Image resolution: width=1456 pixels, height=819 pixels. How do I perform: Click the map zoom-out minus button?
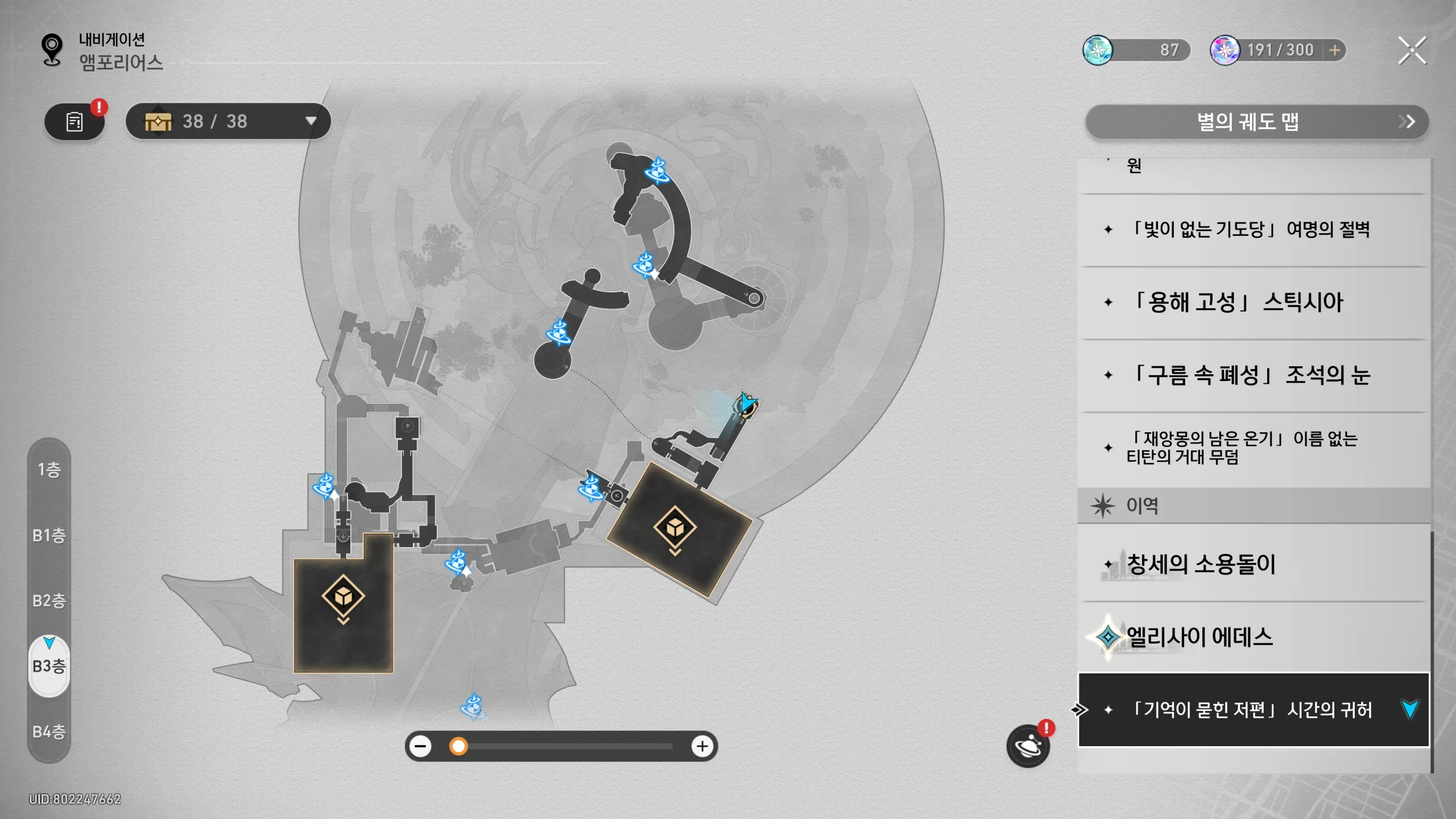pyautogui.click(x=421, y=746)
